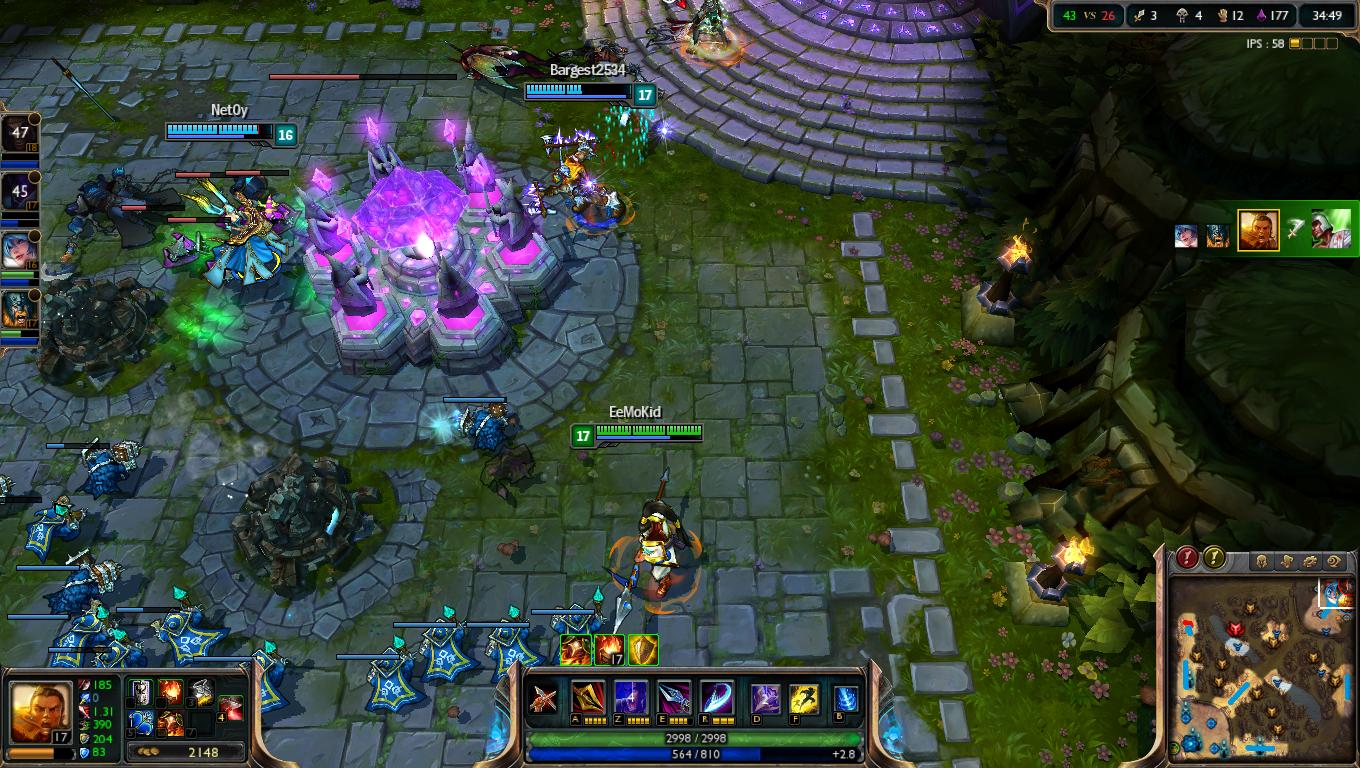The height and width of the screenshot is (768, 1360).
Task: Trigger the R-key crescent slash ultimate
Action: click(716, 697)
